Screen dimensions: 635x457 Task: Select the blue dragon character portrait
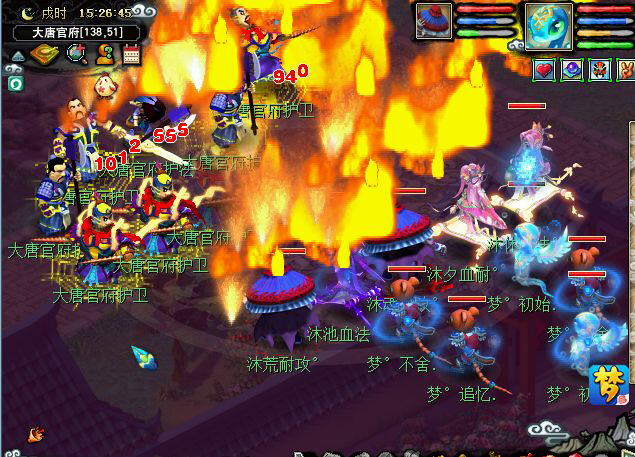549,24
